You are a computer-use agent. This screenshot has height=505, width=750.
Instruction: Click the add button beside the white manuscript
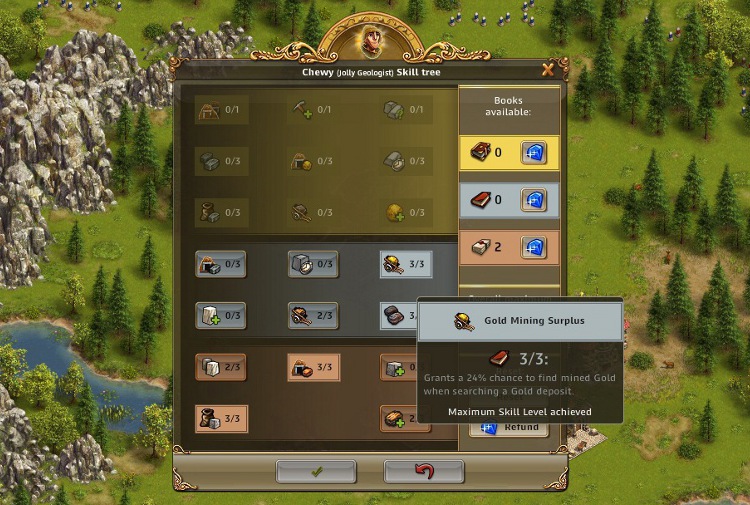coord(534,247)
